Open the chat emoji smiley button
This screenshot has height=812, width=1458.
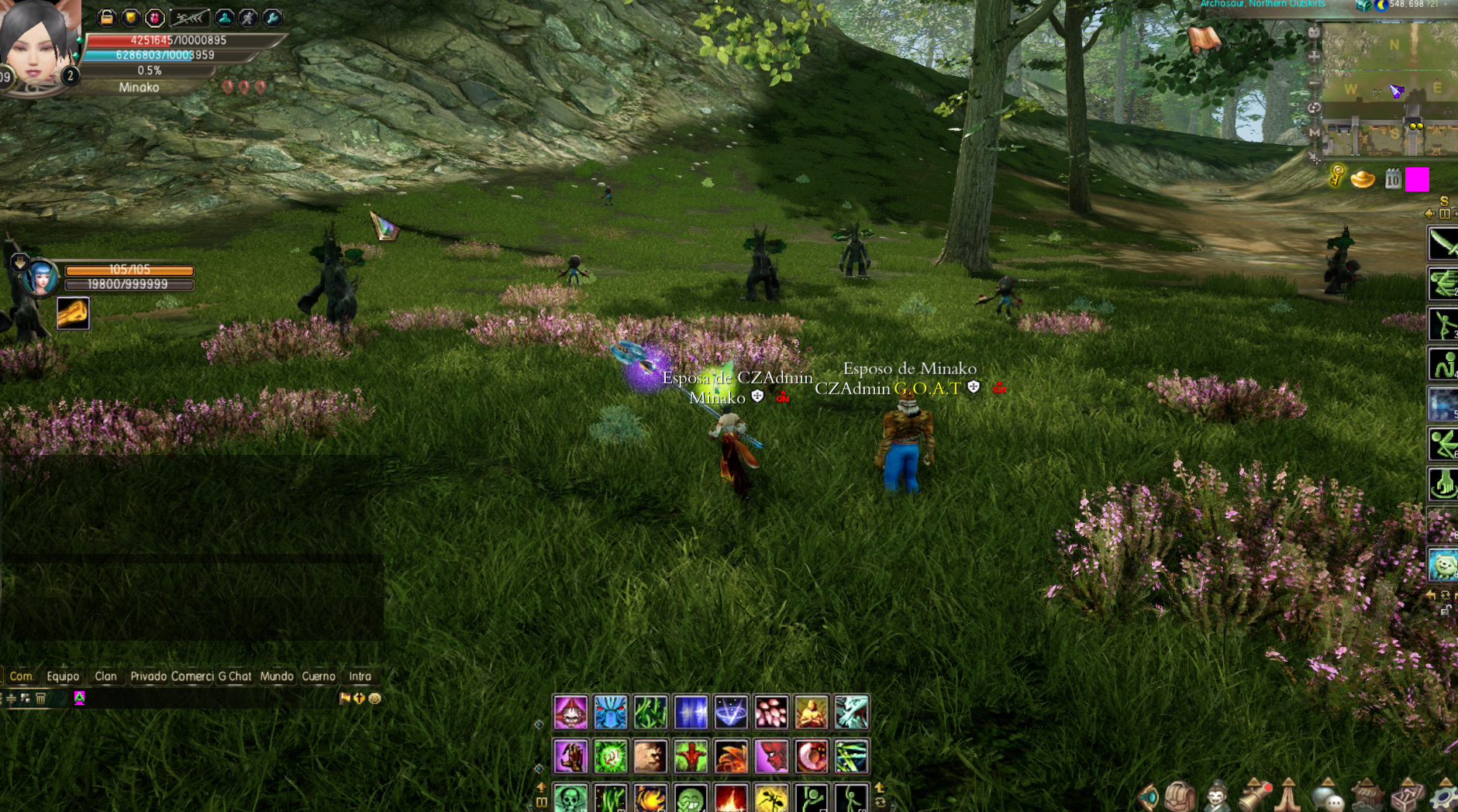(375, 698)
